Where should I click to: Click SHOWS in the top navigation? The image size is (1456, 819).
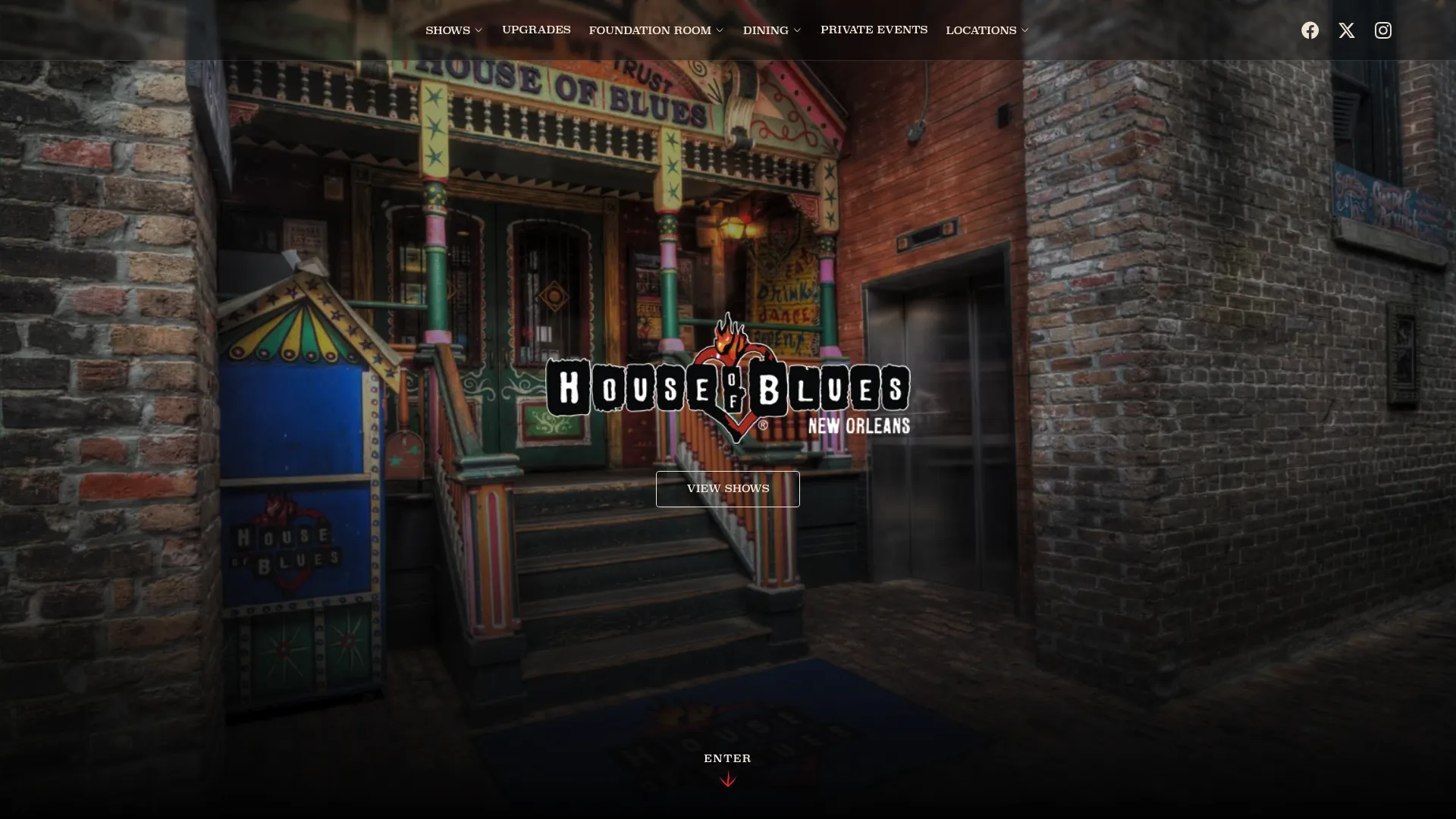[447, 30]
